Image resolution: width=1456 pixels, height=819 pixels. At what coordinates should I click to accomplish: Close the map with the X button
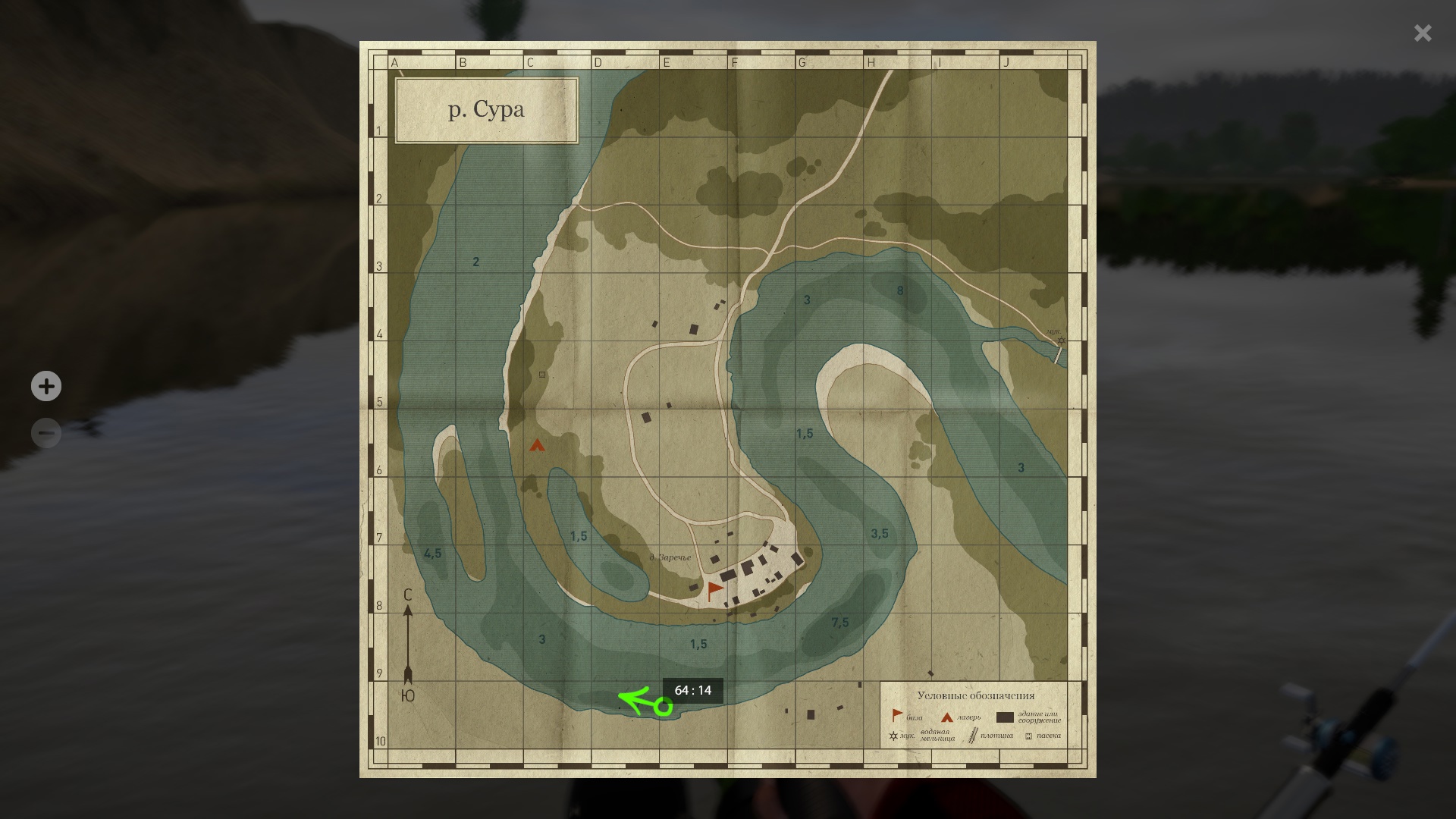[1422, 33]
